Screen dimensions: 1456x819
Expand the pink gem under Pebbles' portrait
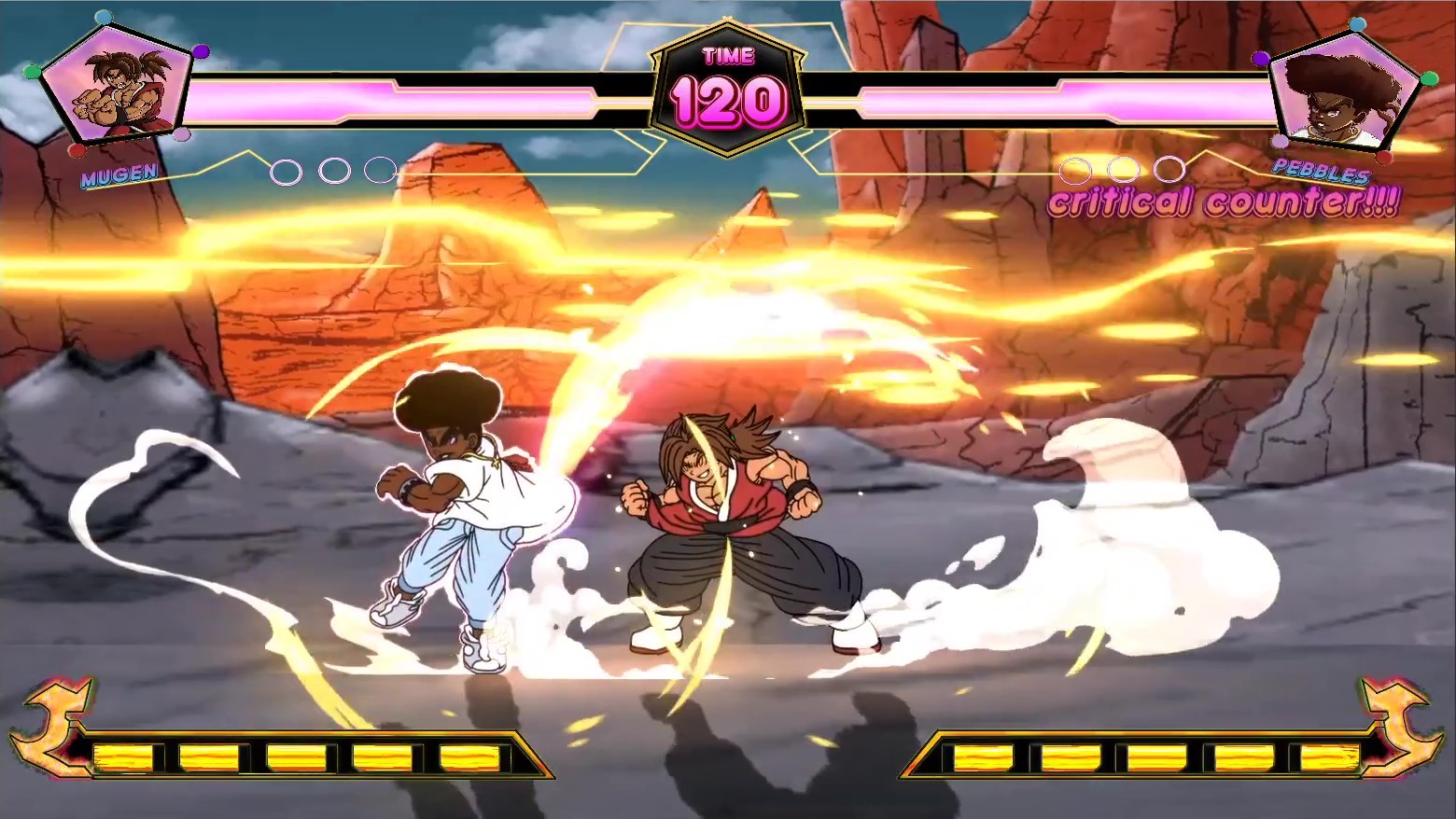click(1280, 141)
